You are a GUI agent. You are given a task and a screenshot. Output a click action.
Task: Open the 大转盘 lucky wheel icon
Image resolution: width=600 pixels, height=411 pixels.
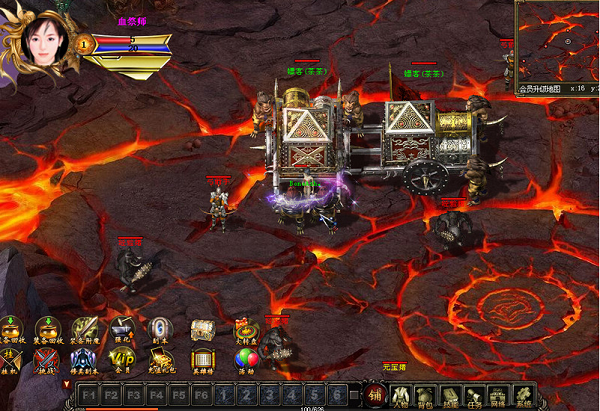pyautogui.click(x=244, y=329)
